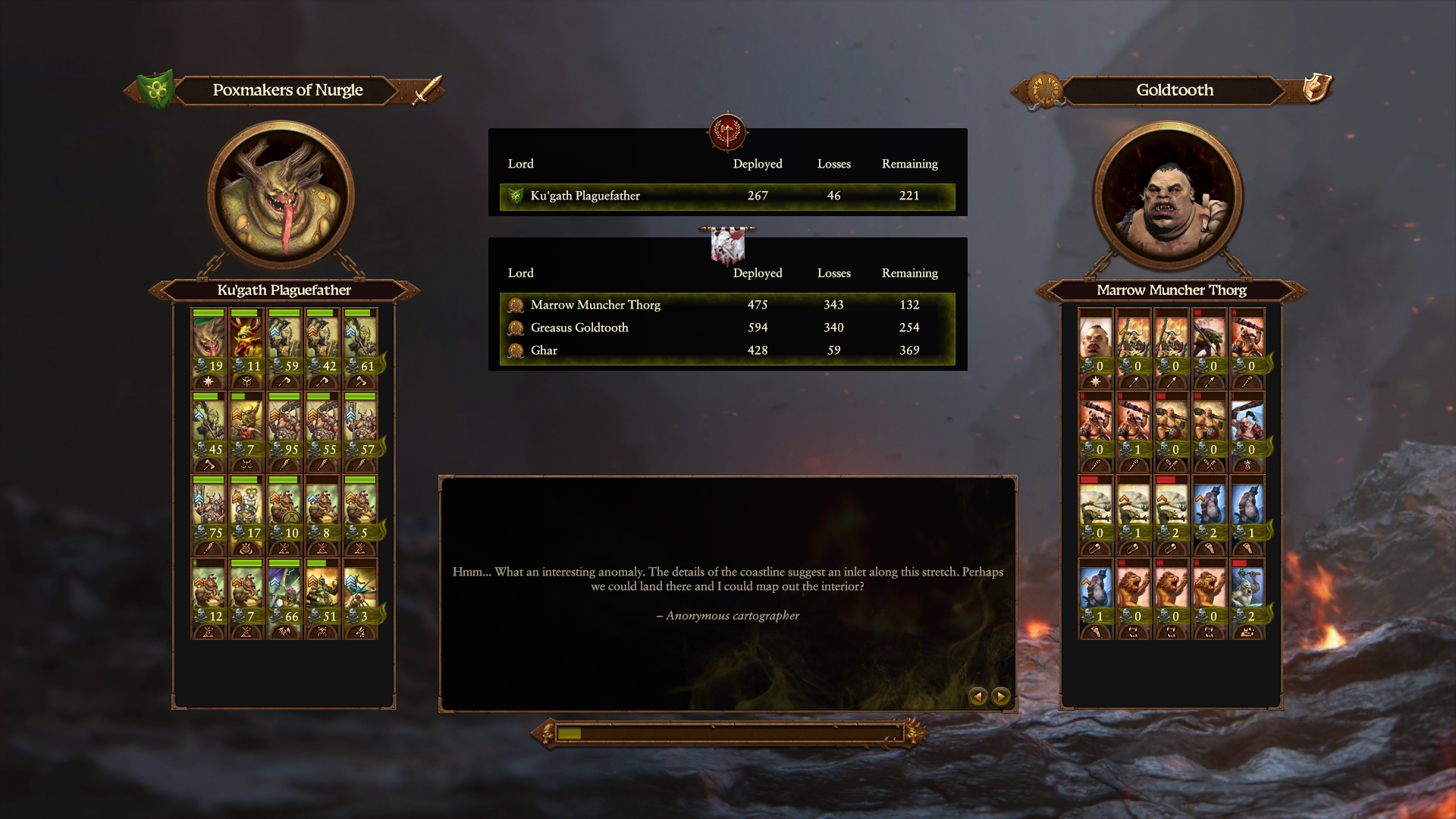Click Ku'gath Plaguefather's large portrait

pos(282,196)
